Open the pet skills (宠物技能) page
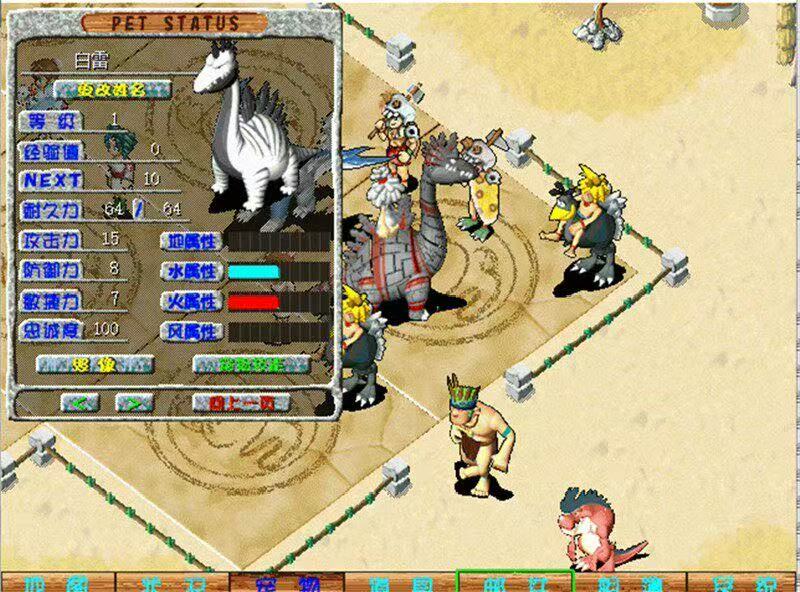Screen dimensions: 800x592 point(250,365)
